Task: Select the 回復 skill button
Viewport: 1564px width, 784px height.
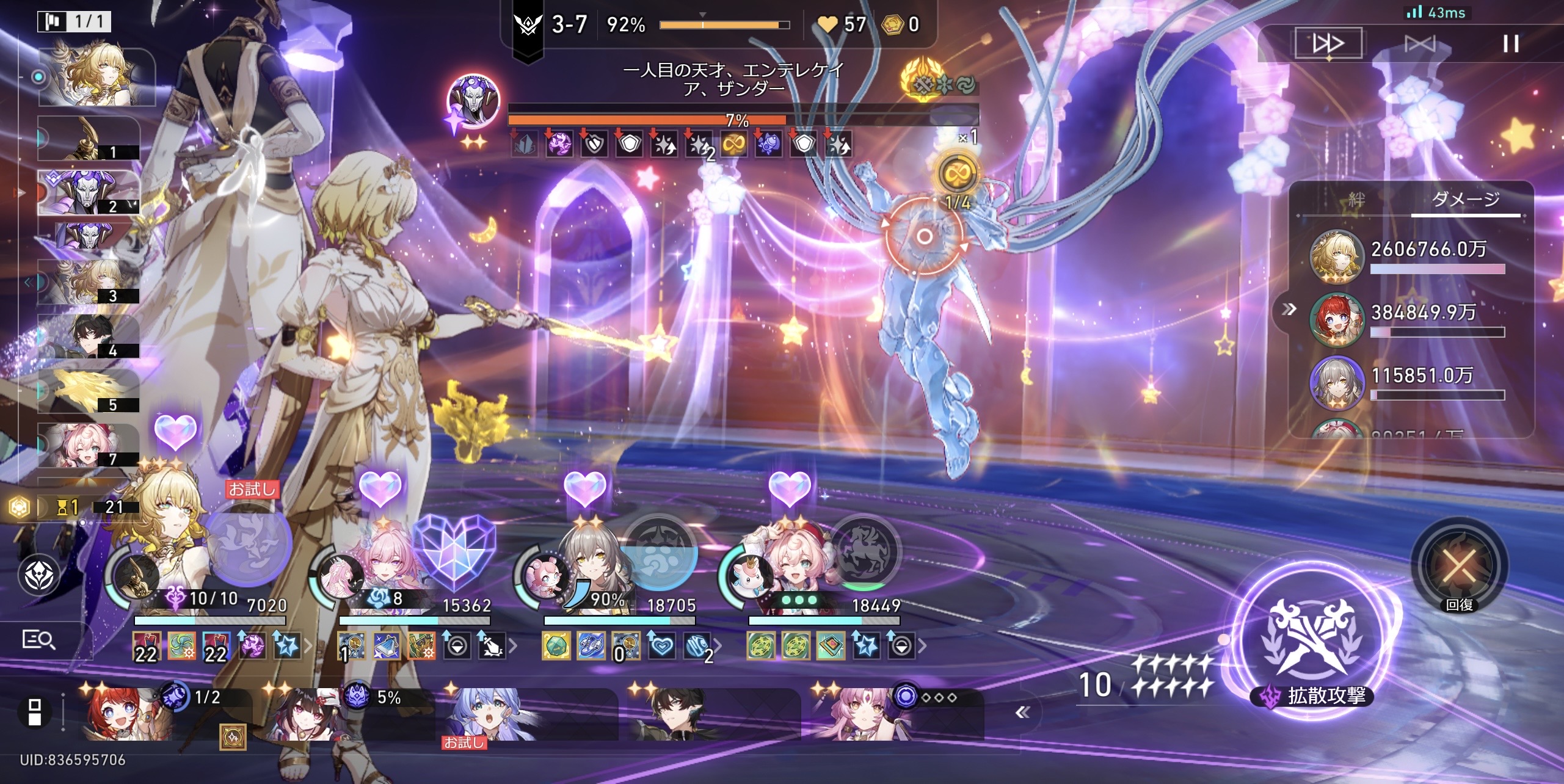Action: 1460,566
